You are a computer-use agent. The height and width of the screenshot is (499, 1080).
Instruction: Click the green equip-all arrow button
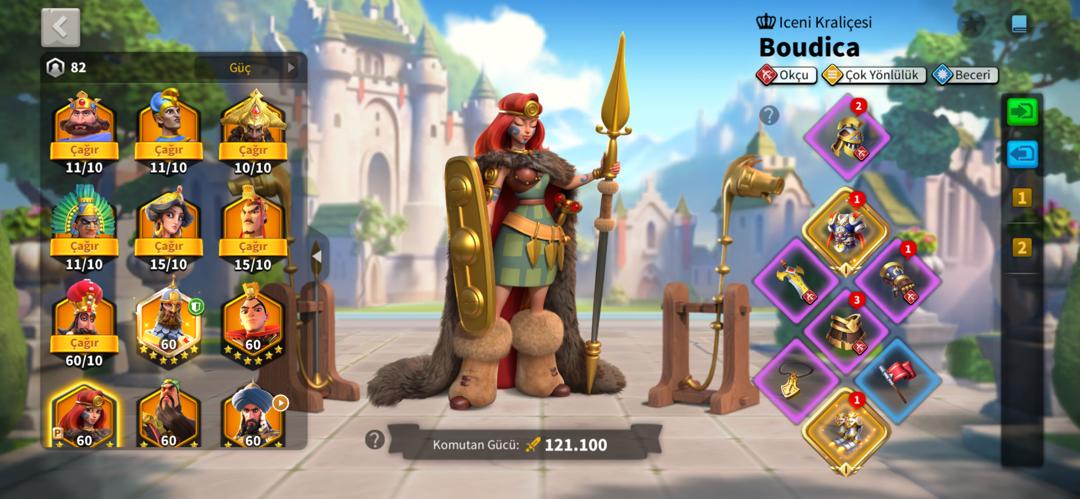click(1022, 111)
